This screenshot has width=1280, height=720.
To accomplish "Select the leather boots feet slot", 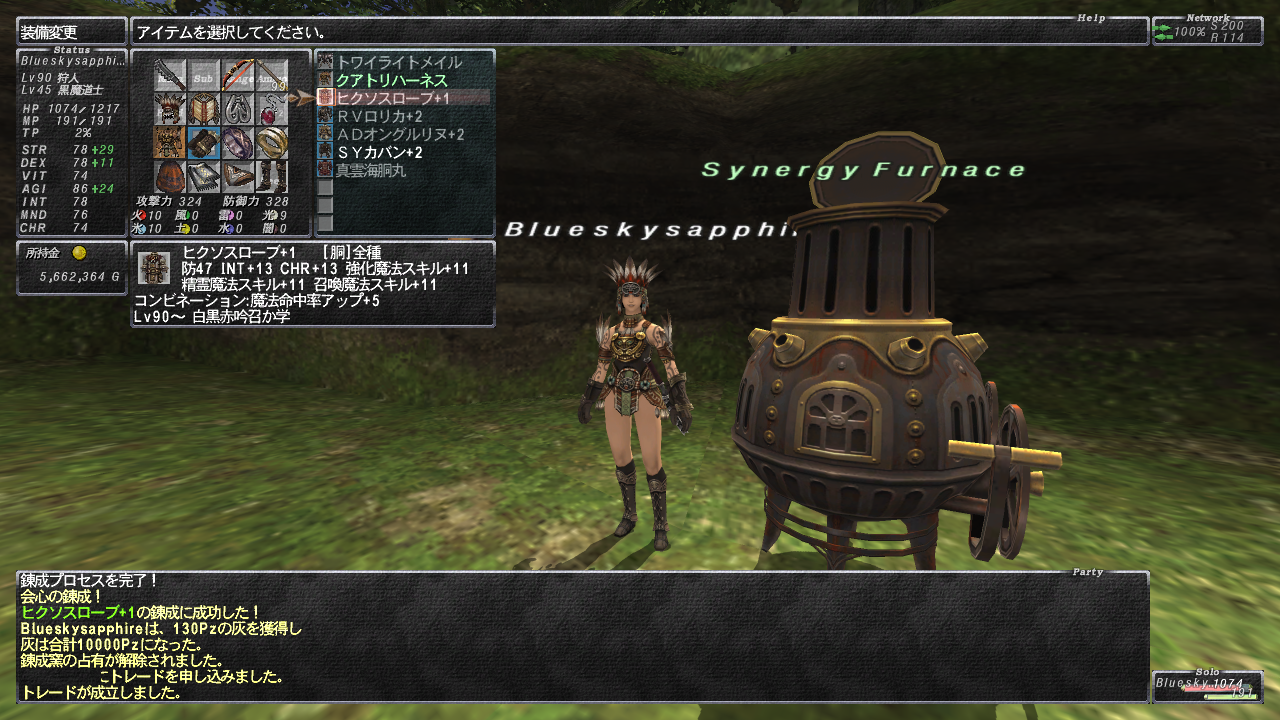I will pyautogui.click(x=271, y=175).
